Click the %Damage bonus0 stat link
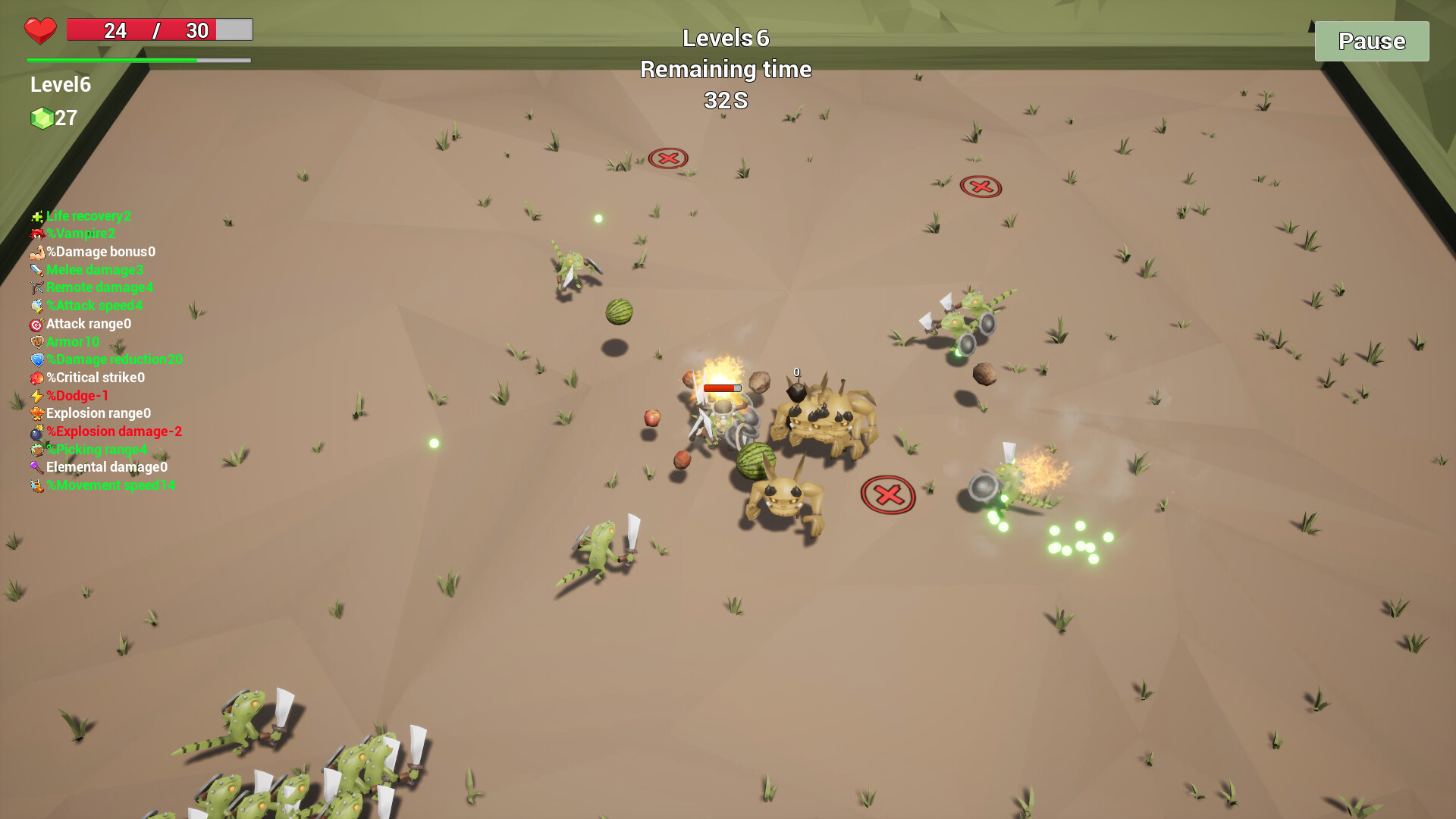1456x819 pixels. (100, 252)
